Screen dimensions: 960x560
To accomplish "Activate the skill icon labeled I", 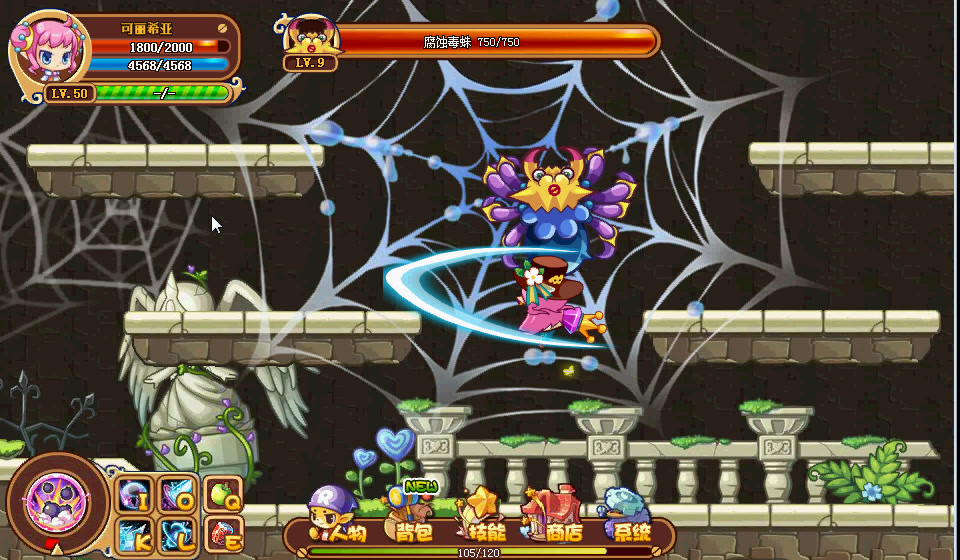I will 134,494.
